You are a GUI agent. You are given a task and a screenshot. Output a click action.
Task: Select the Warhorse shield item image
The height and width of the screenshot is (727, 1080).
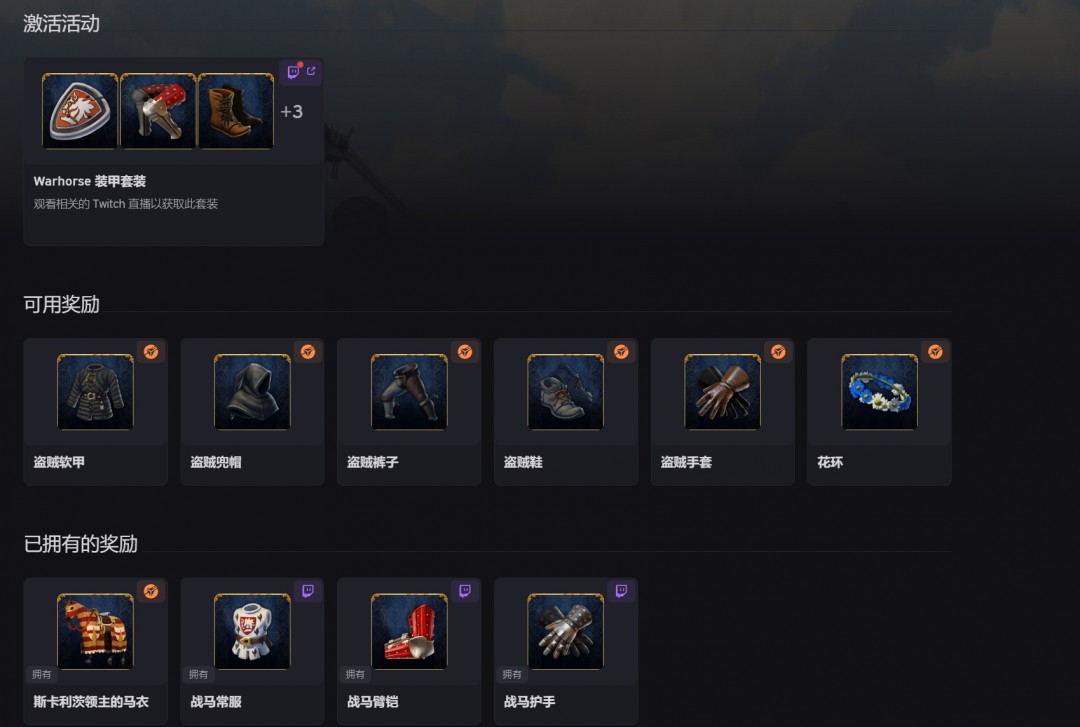pos(80,111)
